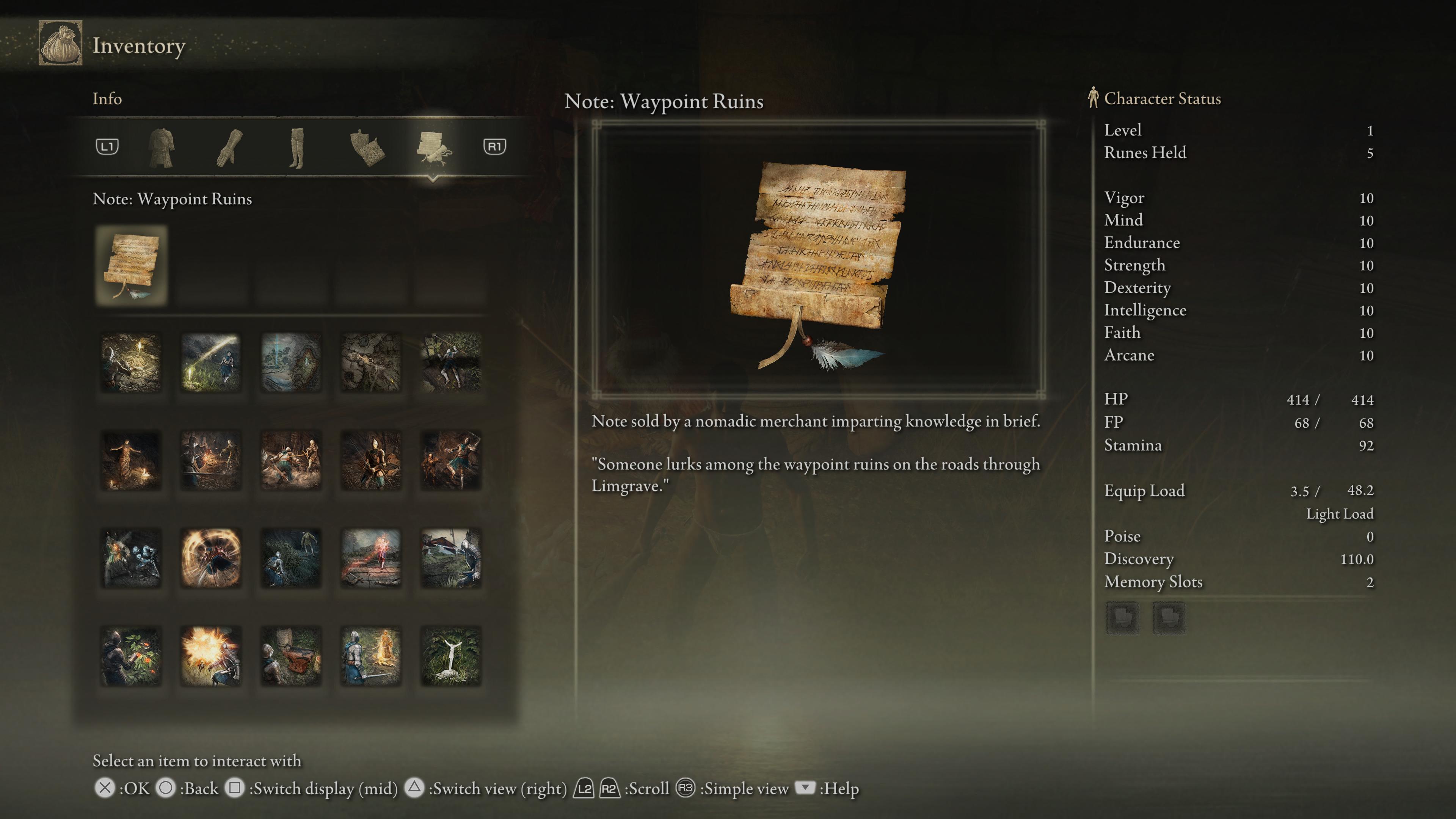Select the fiery explosion tutorial thumbnail

click(211, 656)
